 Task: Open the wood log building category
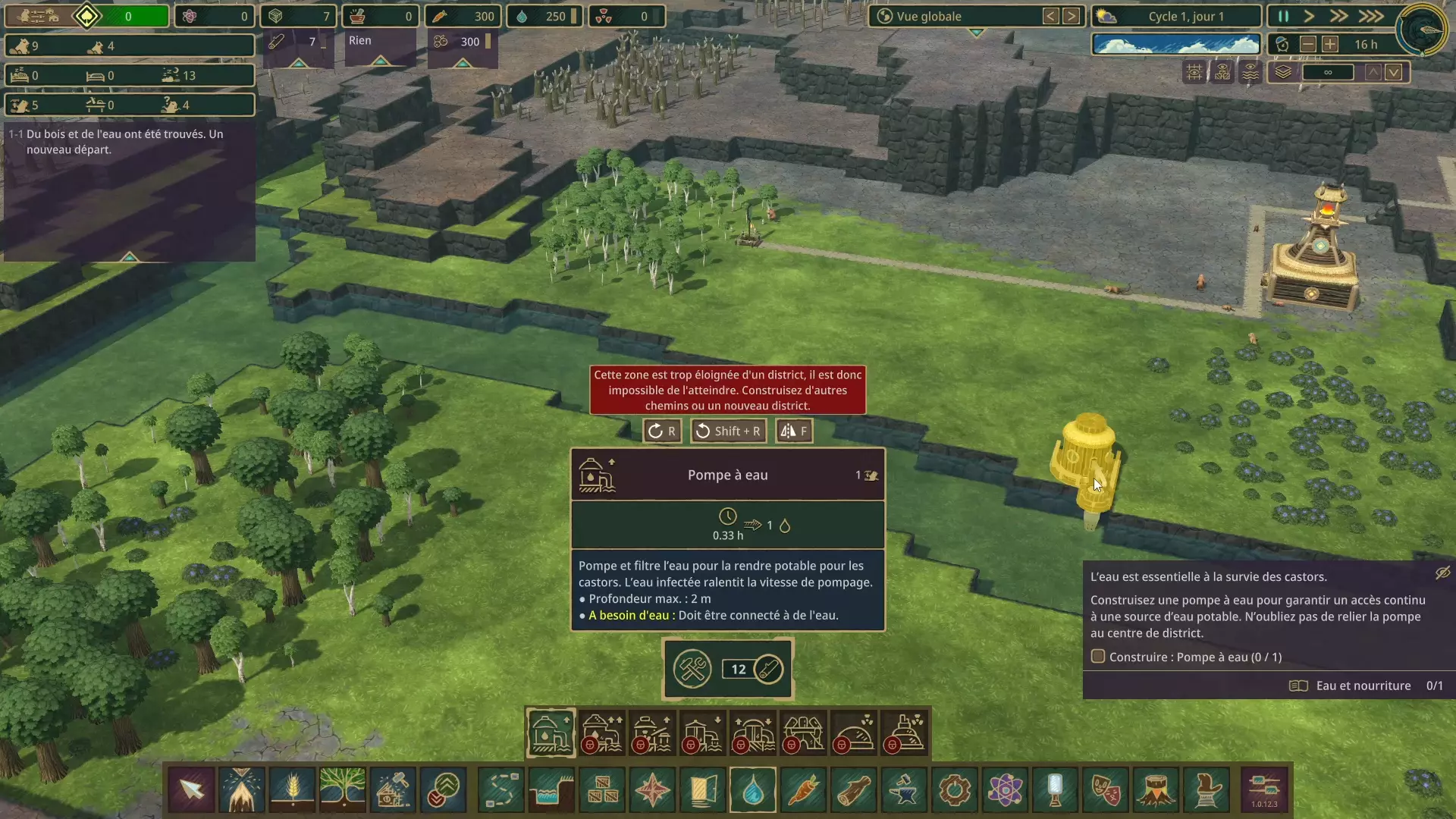[x=854, y=789]
